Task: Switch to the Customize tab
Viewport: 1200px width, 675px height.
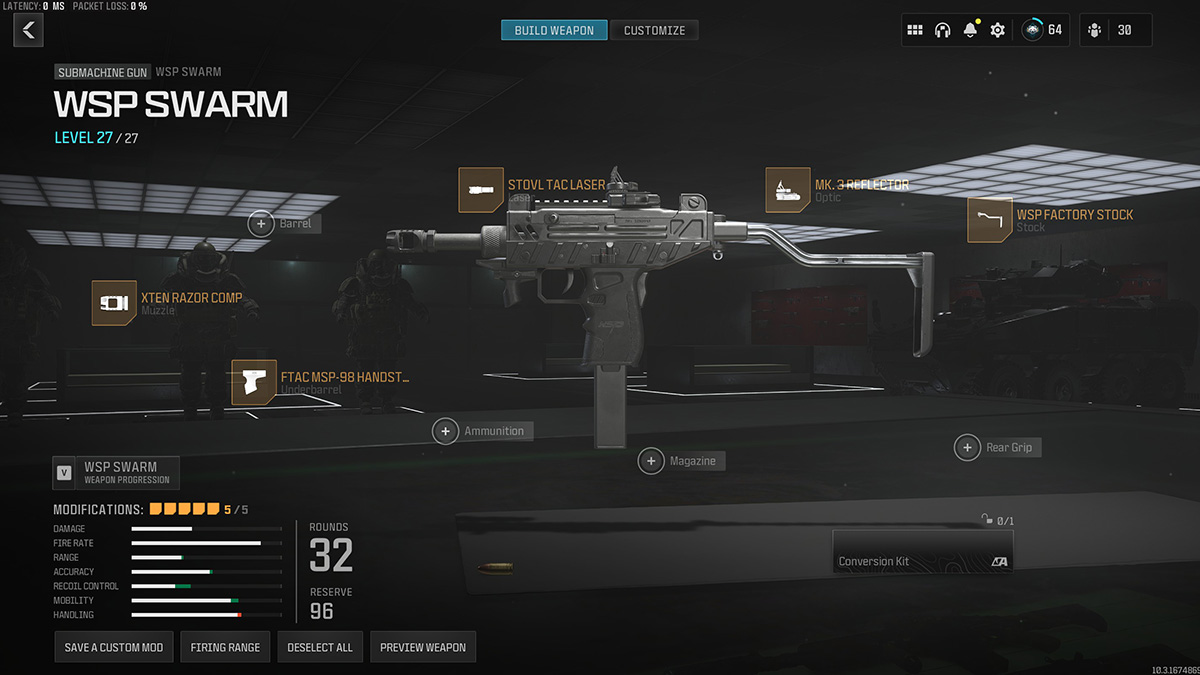Action: tap(654, 31)
